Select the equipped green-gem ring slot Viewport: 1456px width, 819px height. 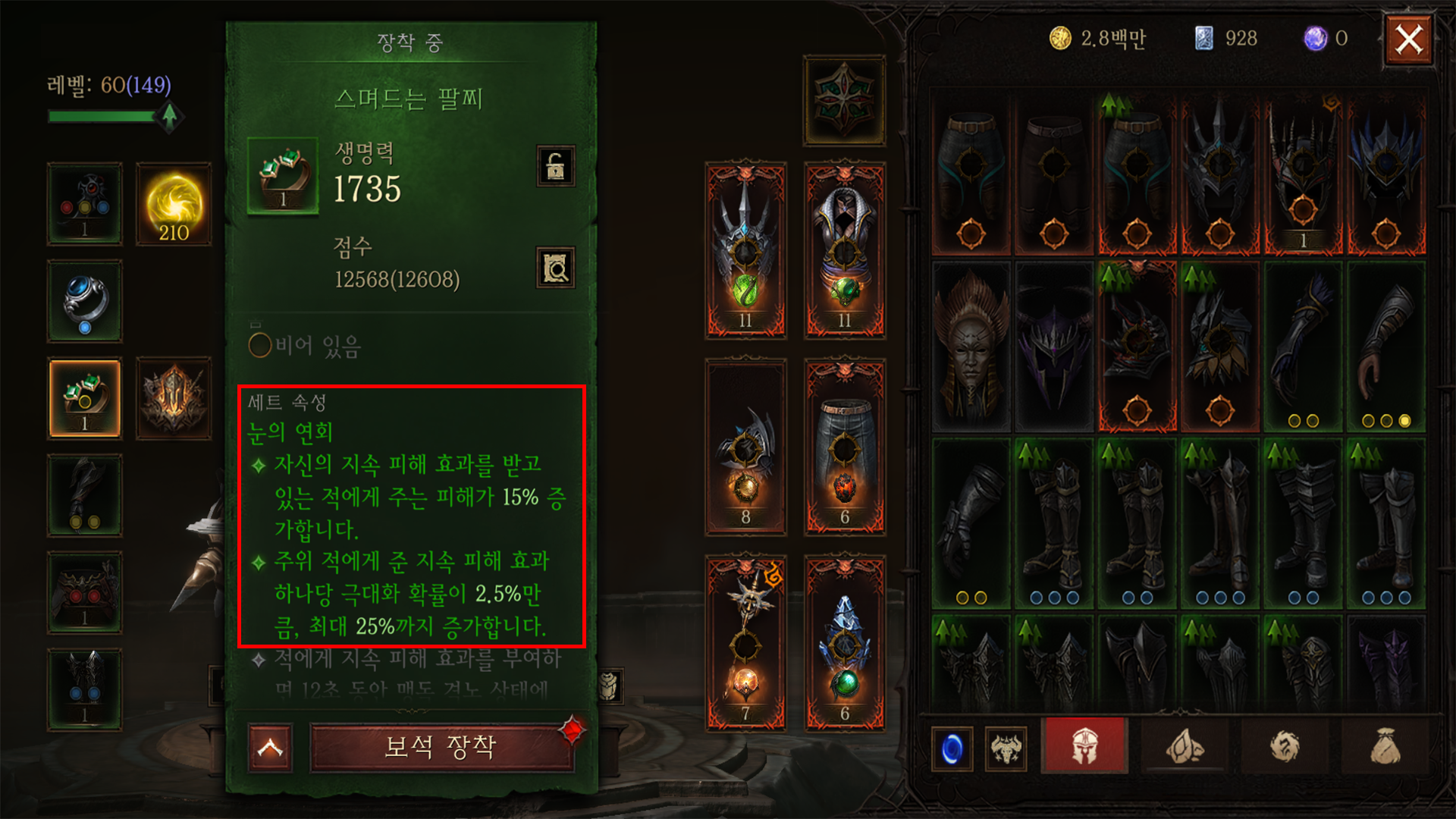85,399
